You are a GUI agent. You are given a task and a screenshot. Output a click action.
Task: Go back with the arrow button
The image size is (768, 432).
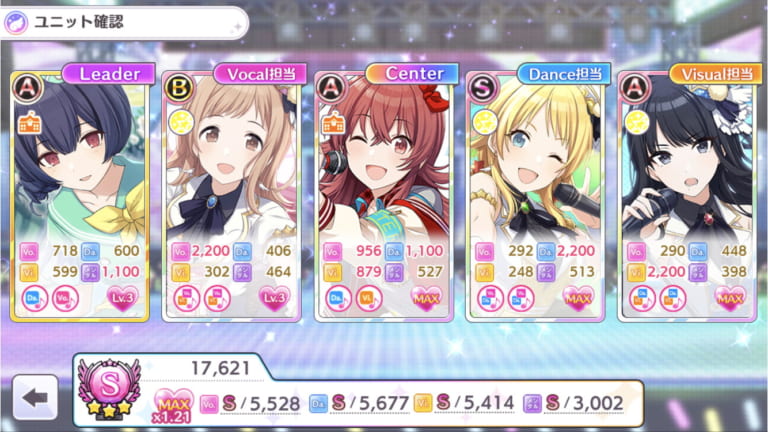36,398
